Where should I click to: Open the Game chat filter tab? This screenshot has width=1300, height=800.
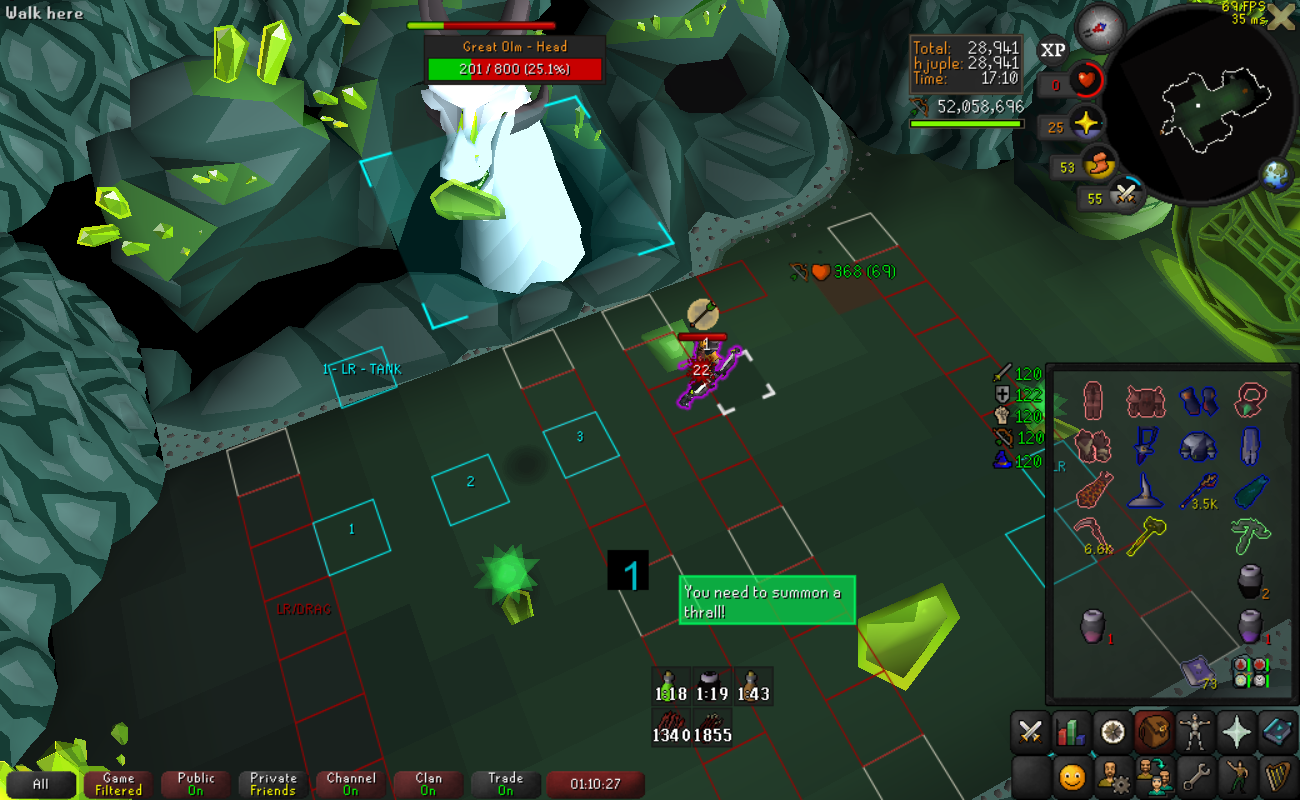118,785
